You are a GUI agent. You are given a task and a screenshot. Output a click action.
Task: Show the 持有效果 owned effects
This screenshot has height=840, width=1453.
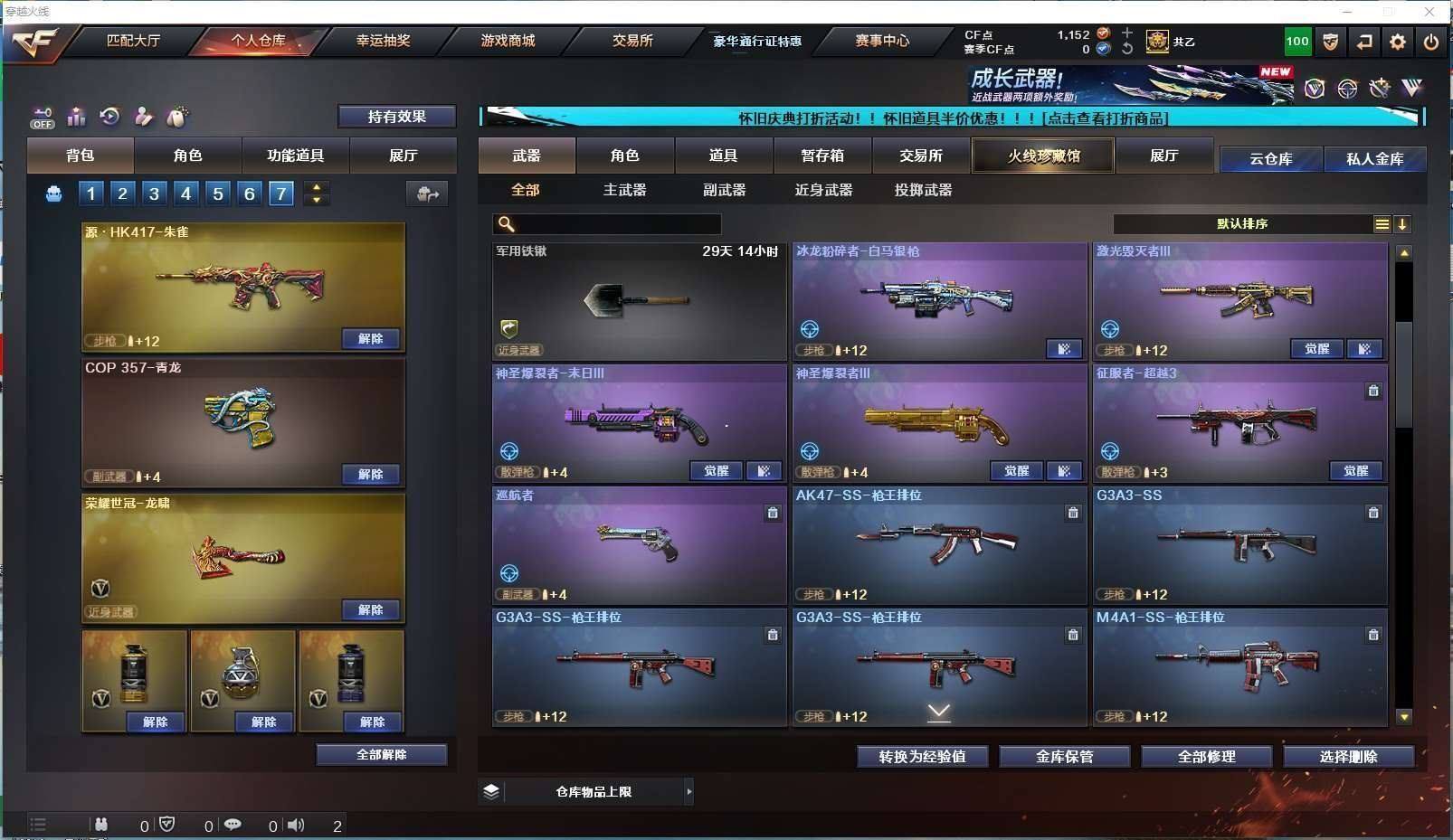[396, 117]
